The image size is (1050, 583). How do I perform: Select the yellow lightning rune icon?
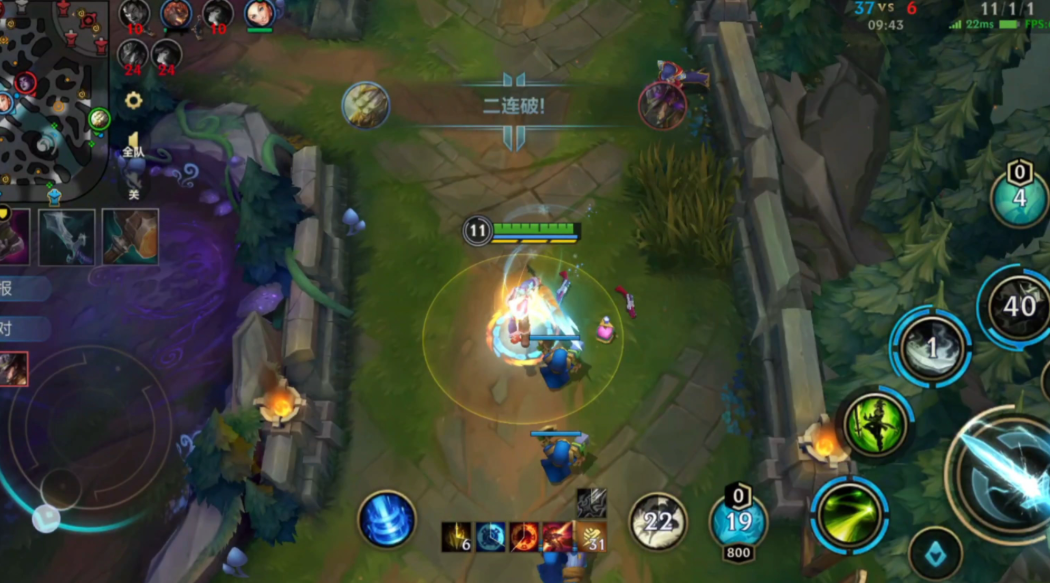457,537
